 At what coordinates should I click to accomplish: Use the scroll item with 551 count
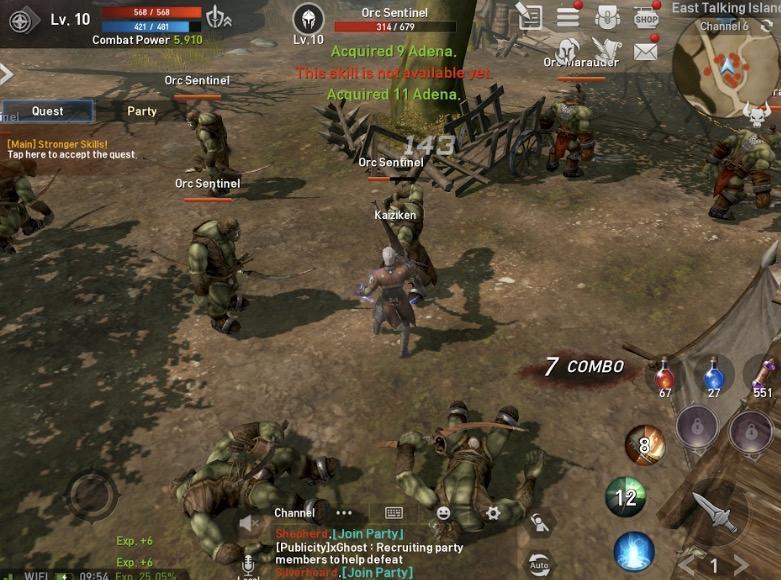pos(764,377)
